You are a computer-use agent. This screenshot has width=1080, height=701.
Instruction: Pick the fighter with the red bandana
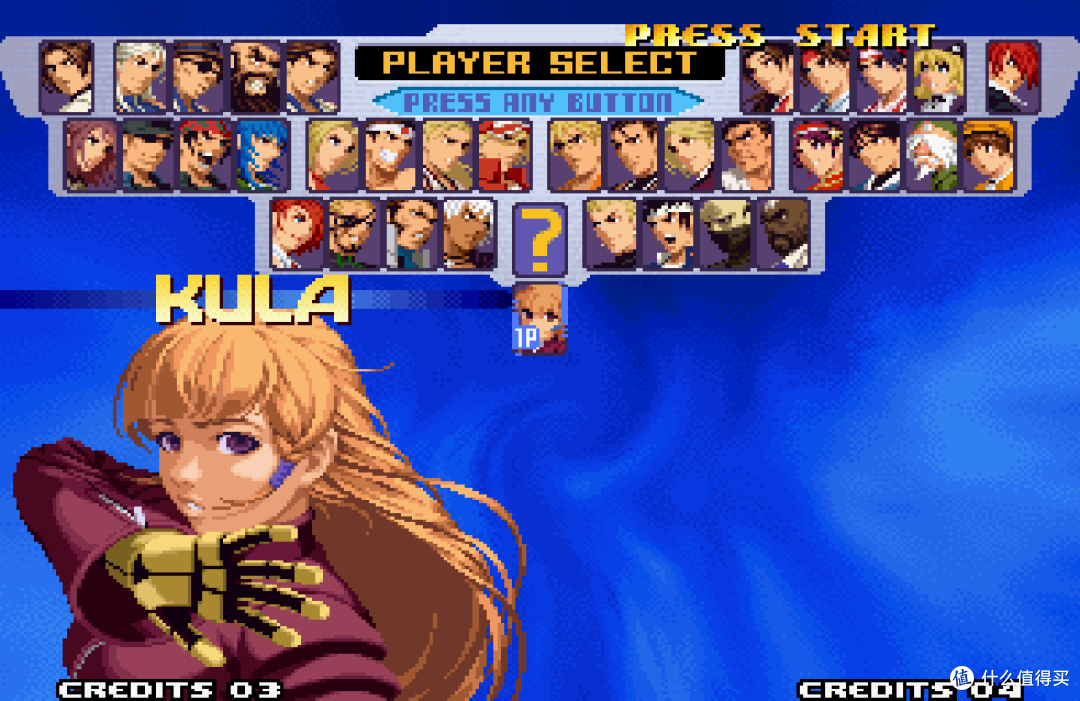pos(205,155)
